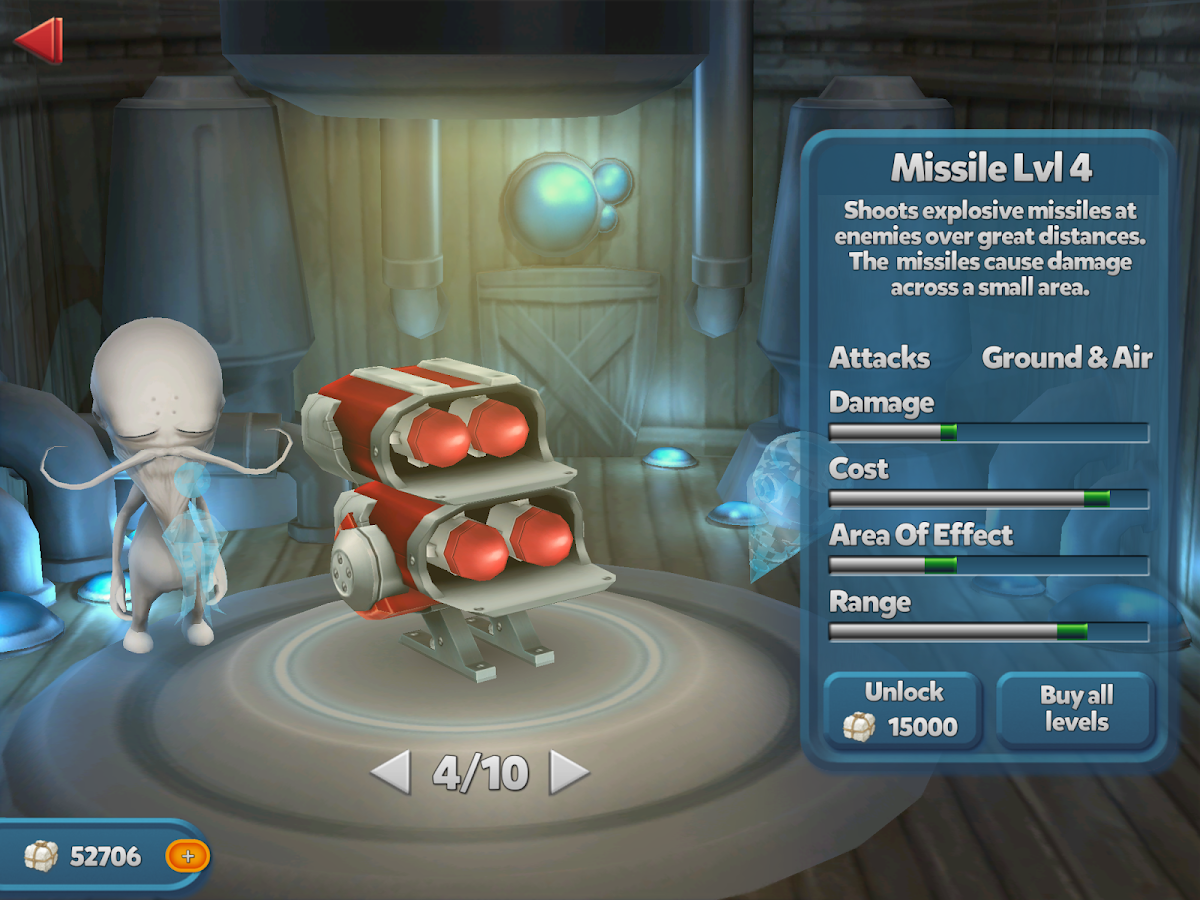Choose Buy all levels
Screen dimensions: 1200x900
point(1076,710)
